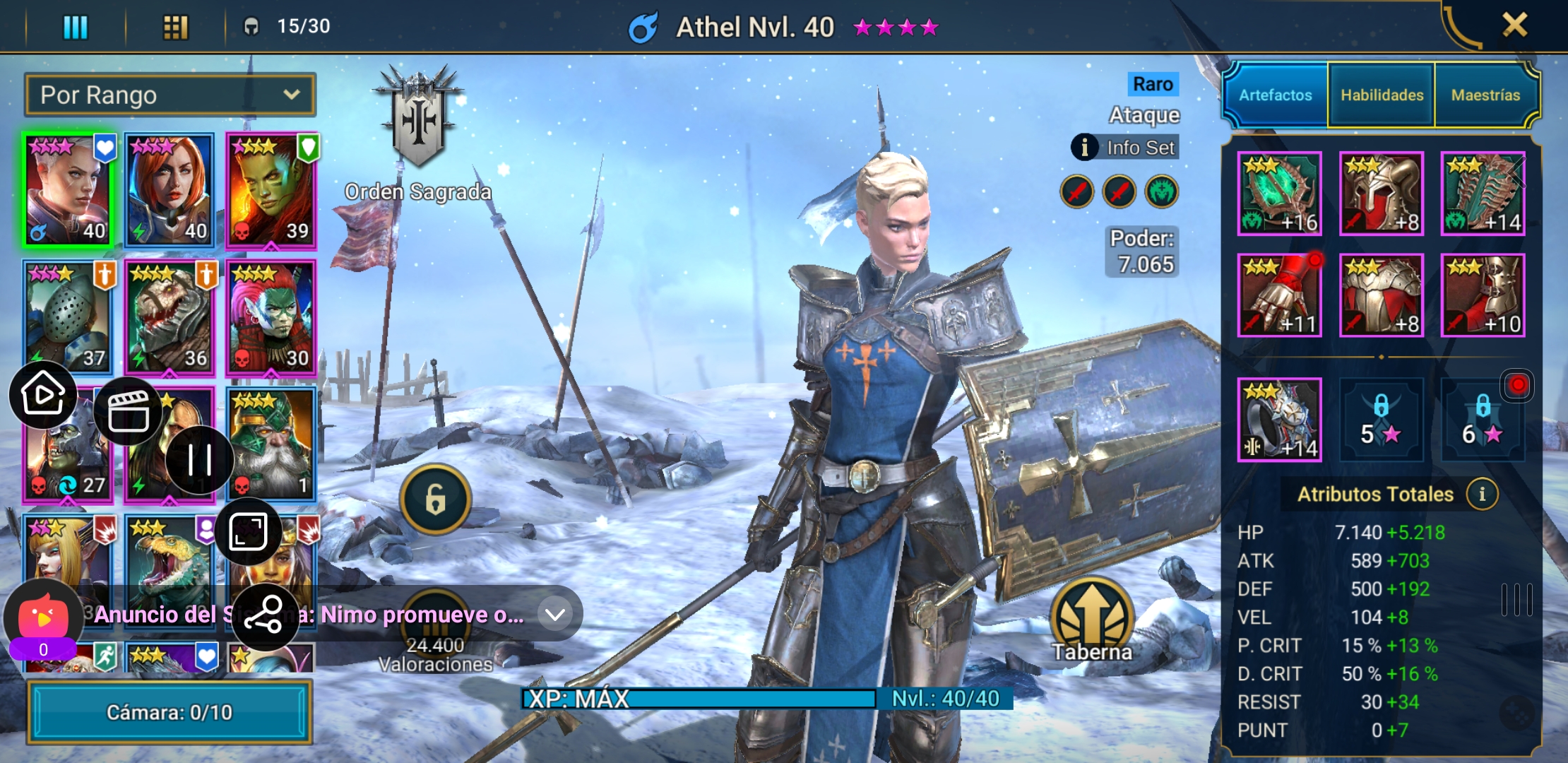Screen dimensions: 1568x763
Task: Switch to the column list view icon
Action: tap(76, 28)
